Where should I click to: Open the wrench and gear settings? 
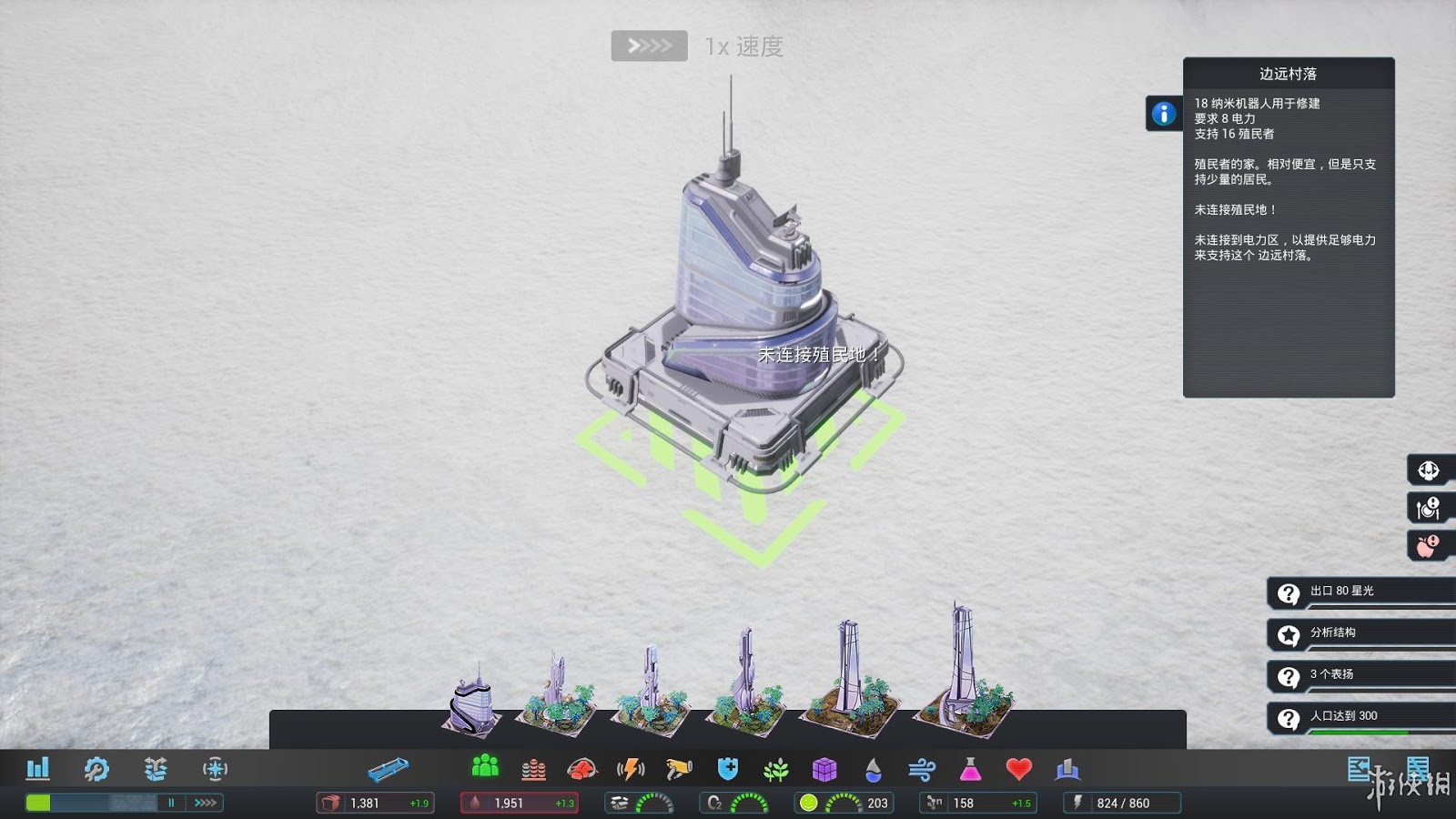pos(96,769)
